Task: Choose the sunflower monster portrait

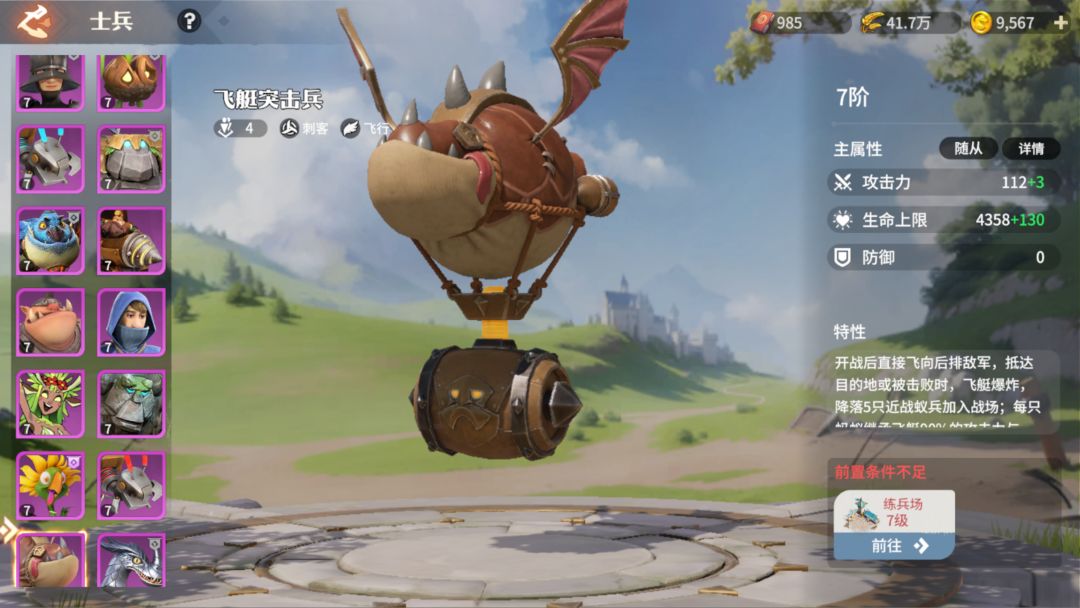Action: point(50,485)
